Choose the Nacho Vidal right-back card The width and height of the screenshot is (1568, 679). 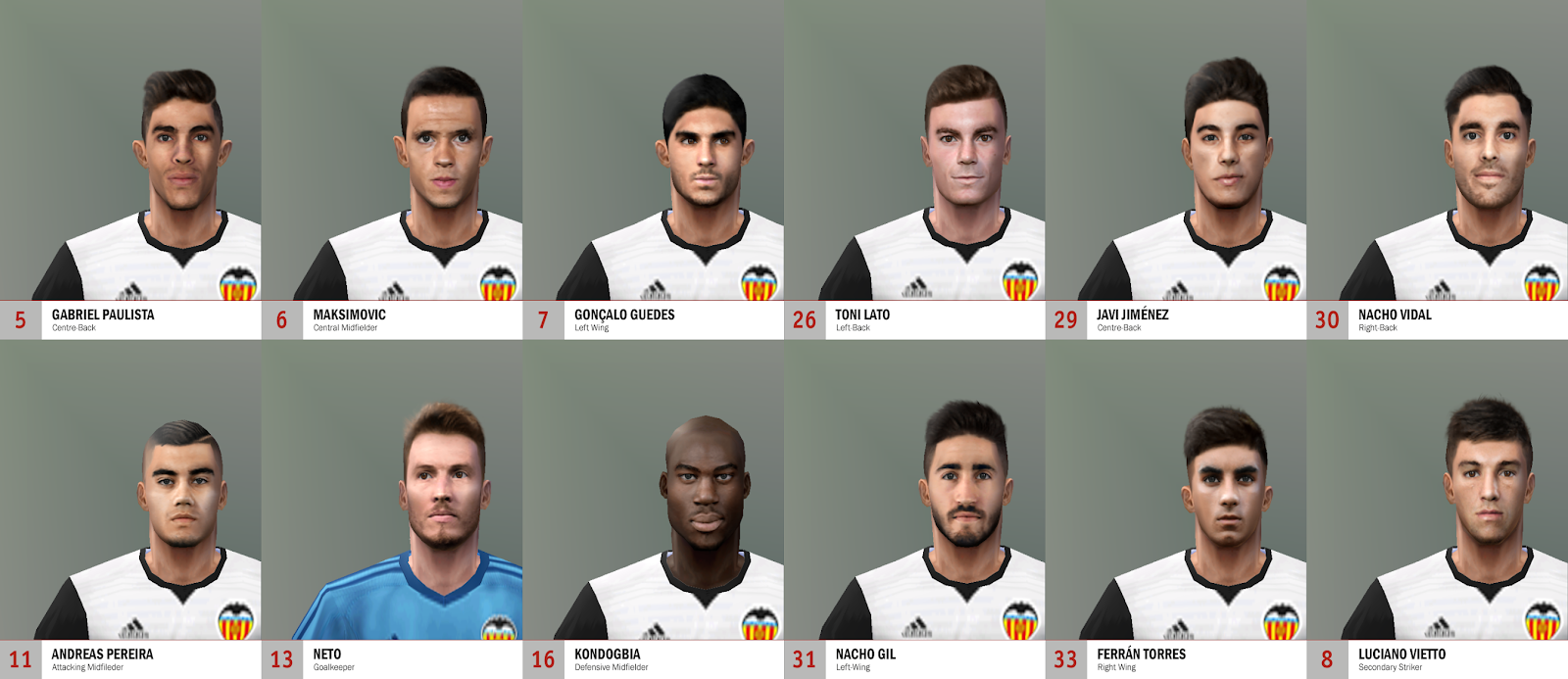[x=1438, y=171]
